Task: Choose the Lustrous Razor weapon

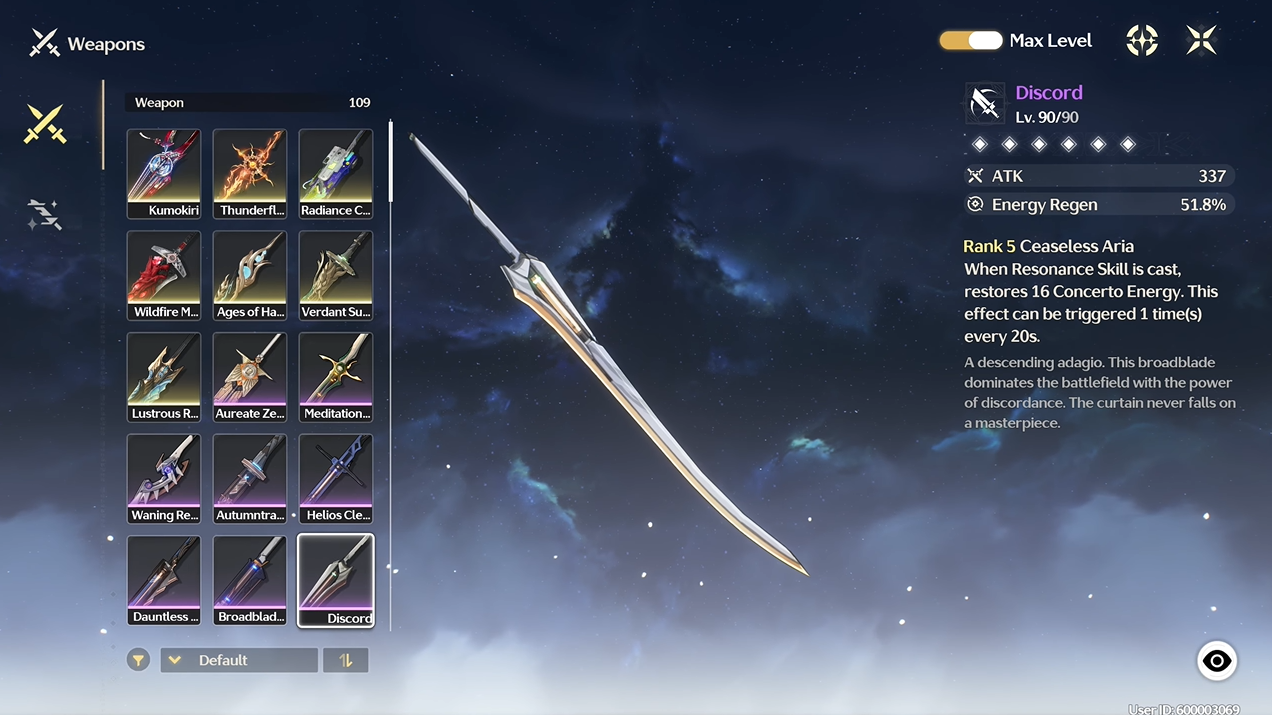Action: click(x=164, y=377)
